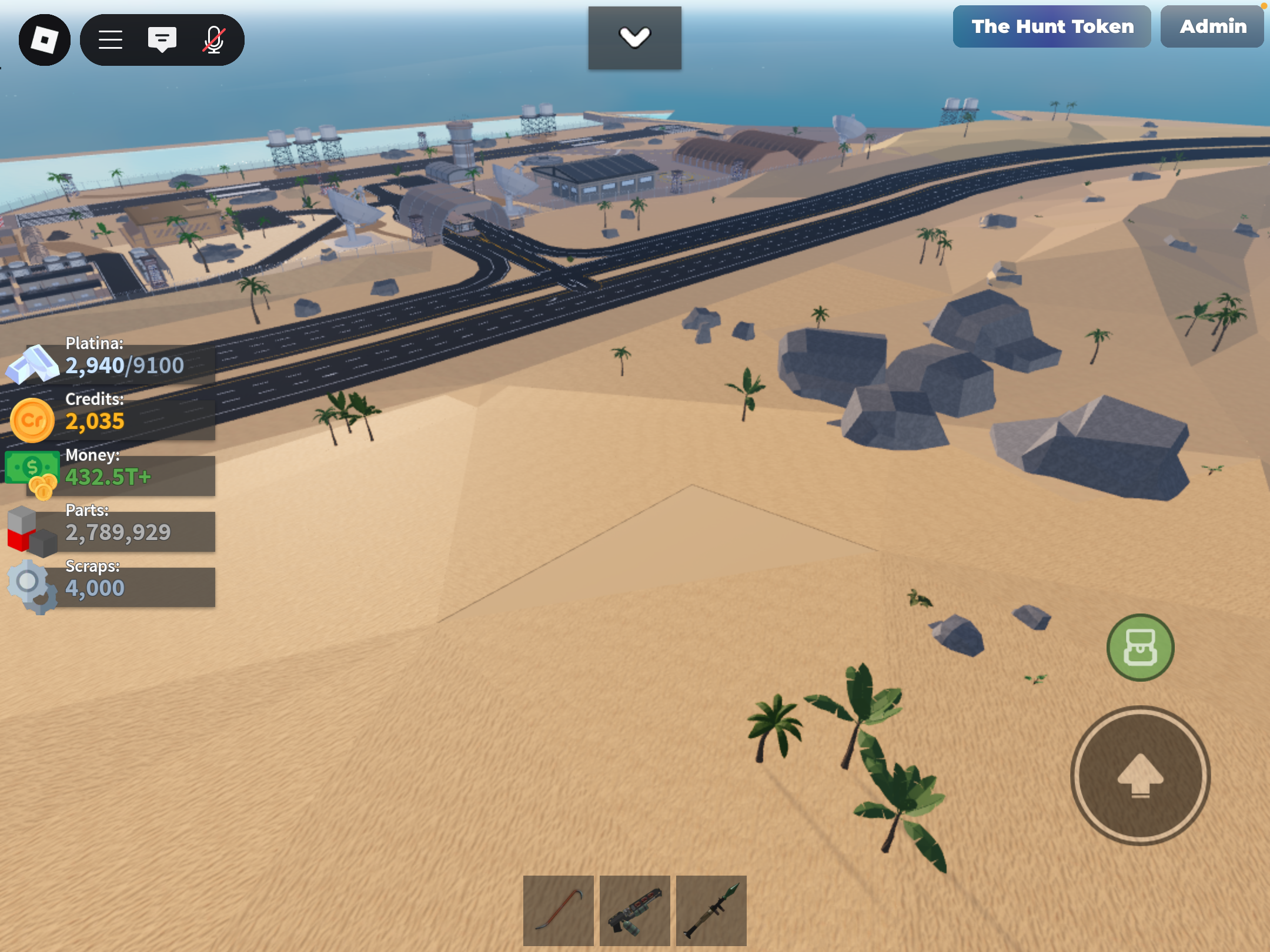Collapse the top panel with the chevron

pyautogui.click(x=635, y=37)
